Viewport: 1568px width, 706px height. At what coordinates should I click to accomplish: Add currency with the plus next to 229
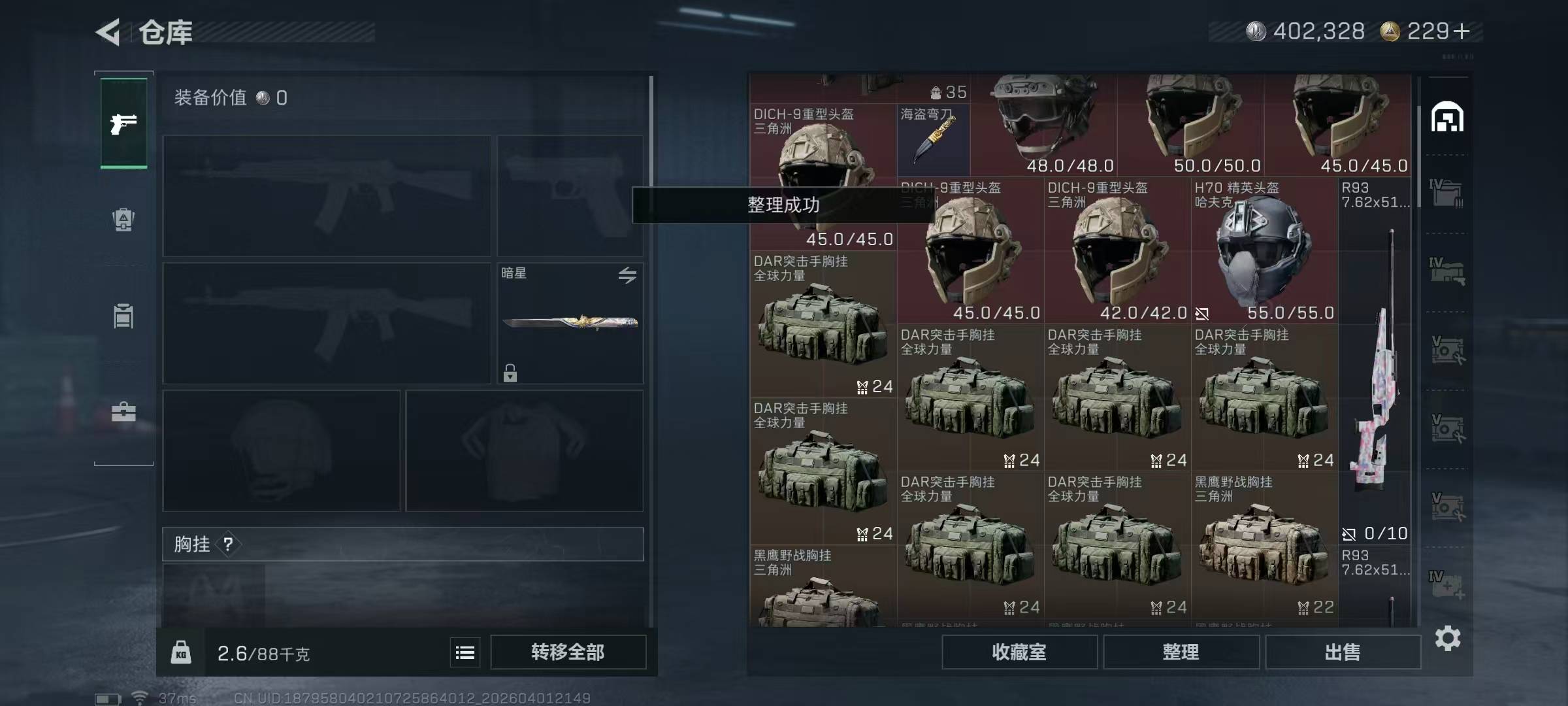coord(1462,31)
